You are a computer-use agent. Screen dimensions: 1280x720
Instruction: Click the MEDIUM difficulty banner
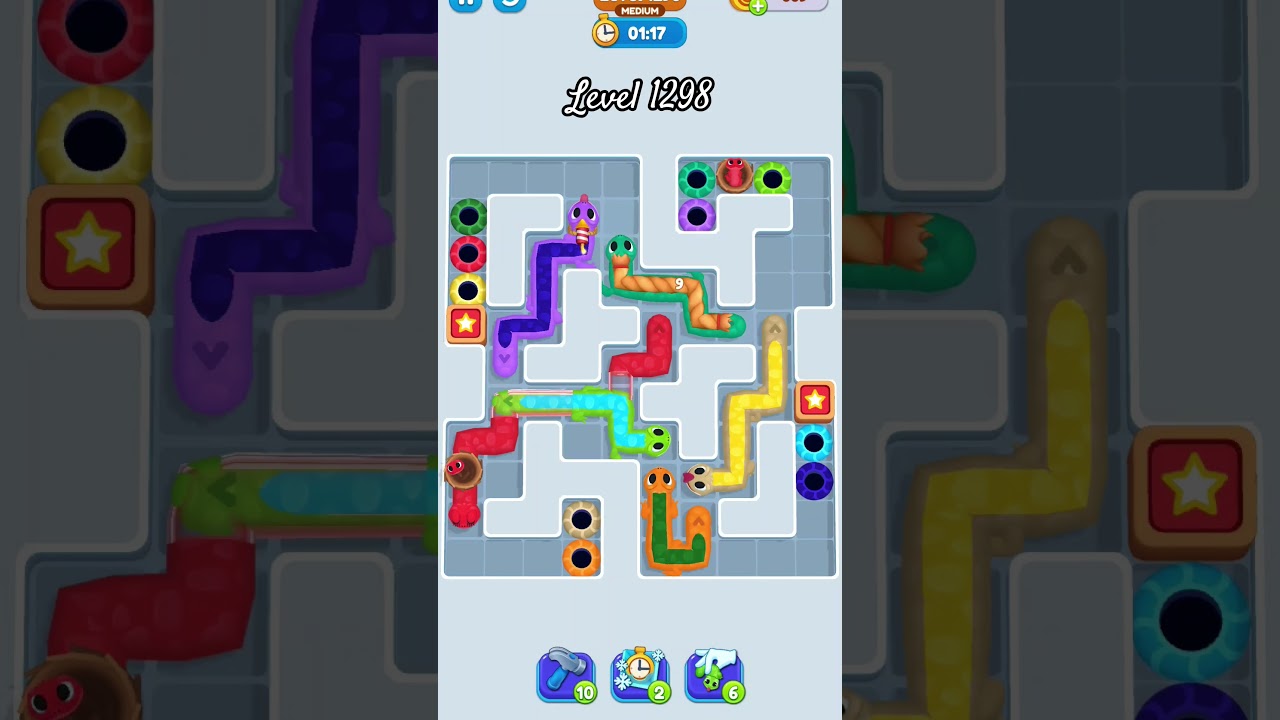pyautogui.click(x=638, y=12)
